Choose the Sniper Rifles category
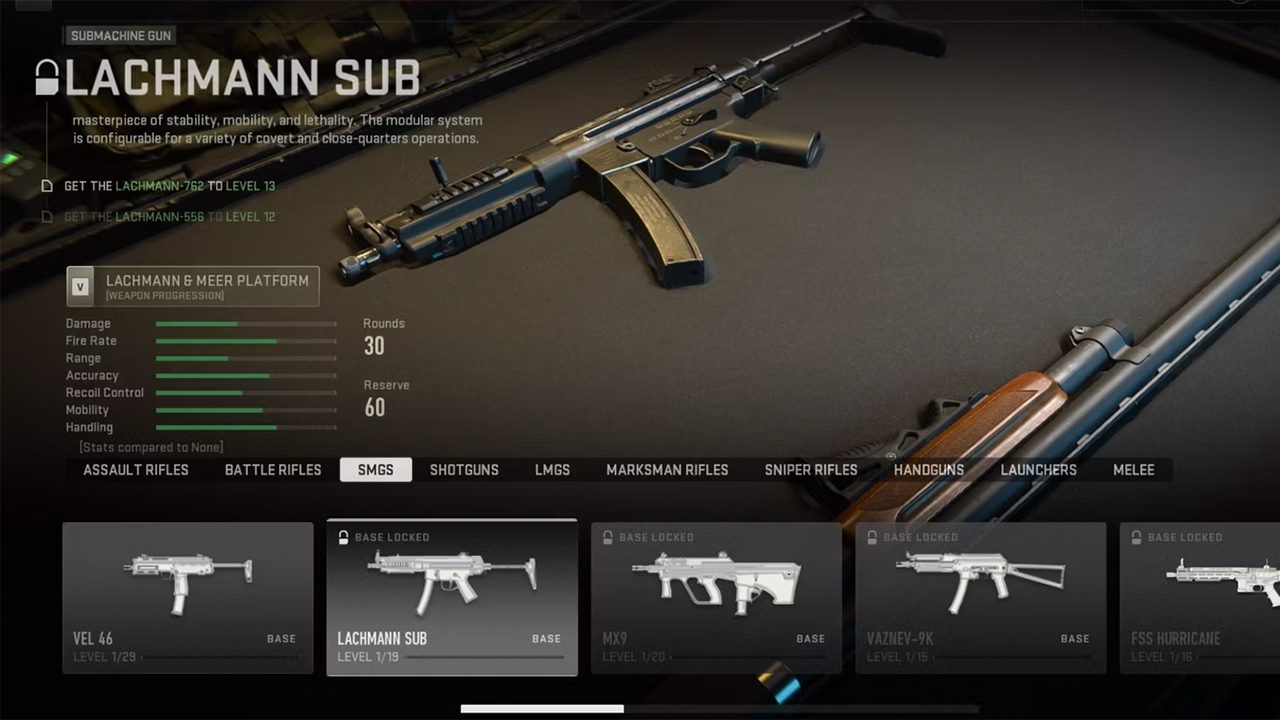This screenshot has height=720, width=1280. click(811, 470)
